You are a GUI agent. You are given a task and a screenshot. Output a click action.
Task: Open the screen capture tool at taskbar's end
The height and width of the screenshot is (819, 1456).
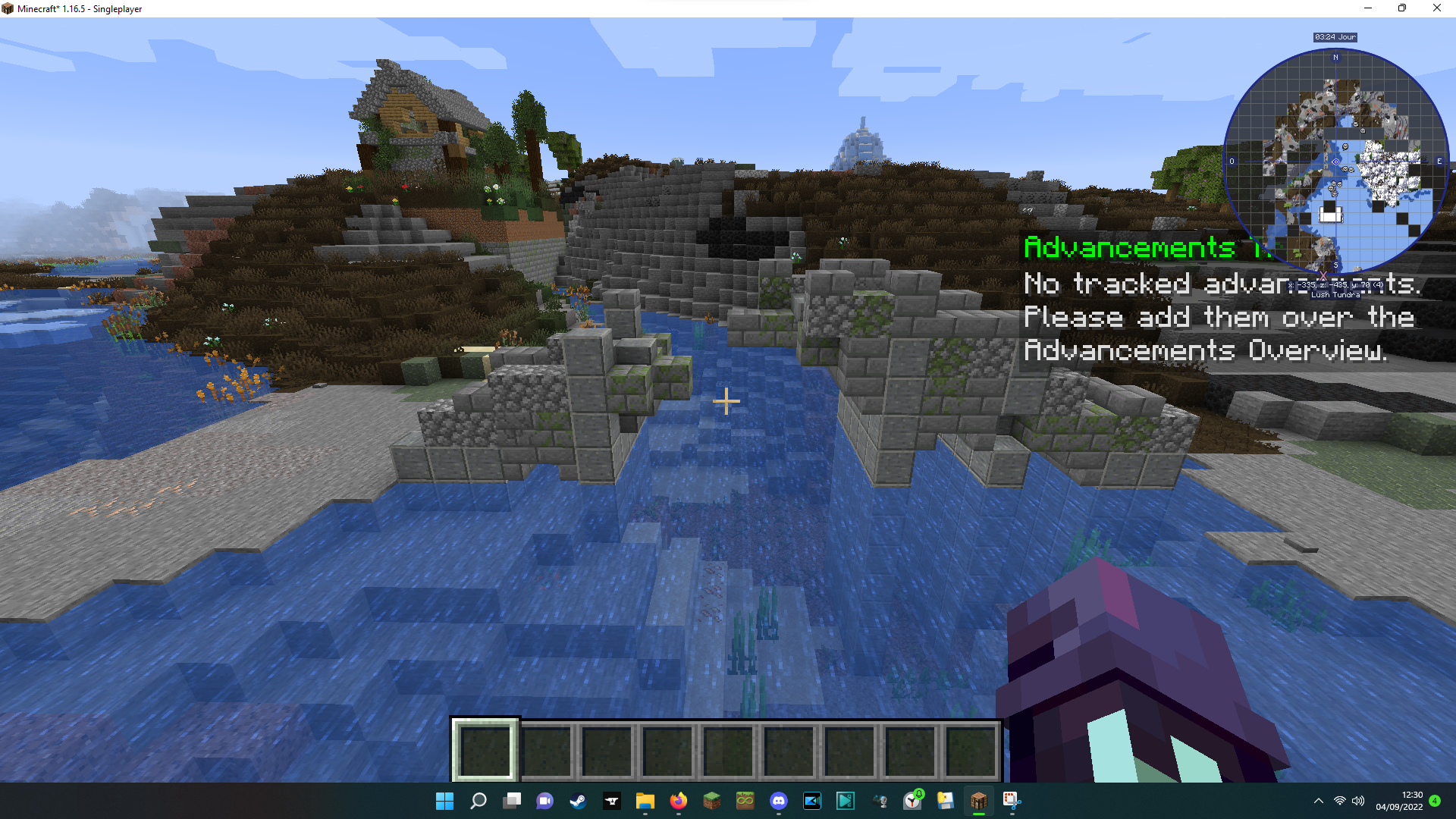(x=1012, y=801)
